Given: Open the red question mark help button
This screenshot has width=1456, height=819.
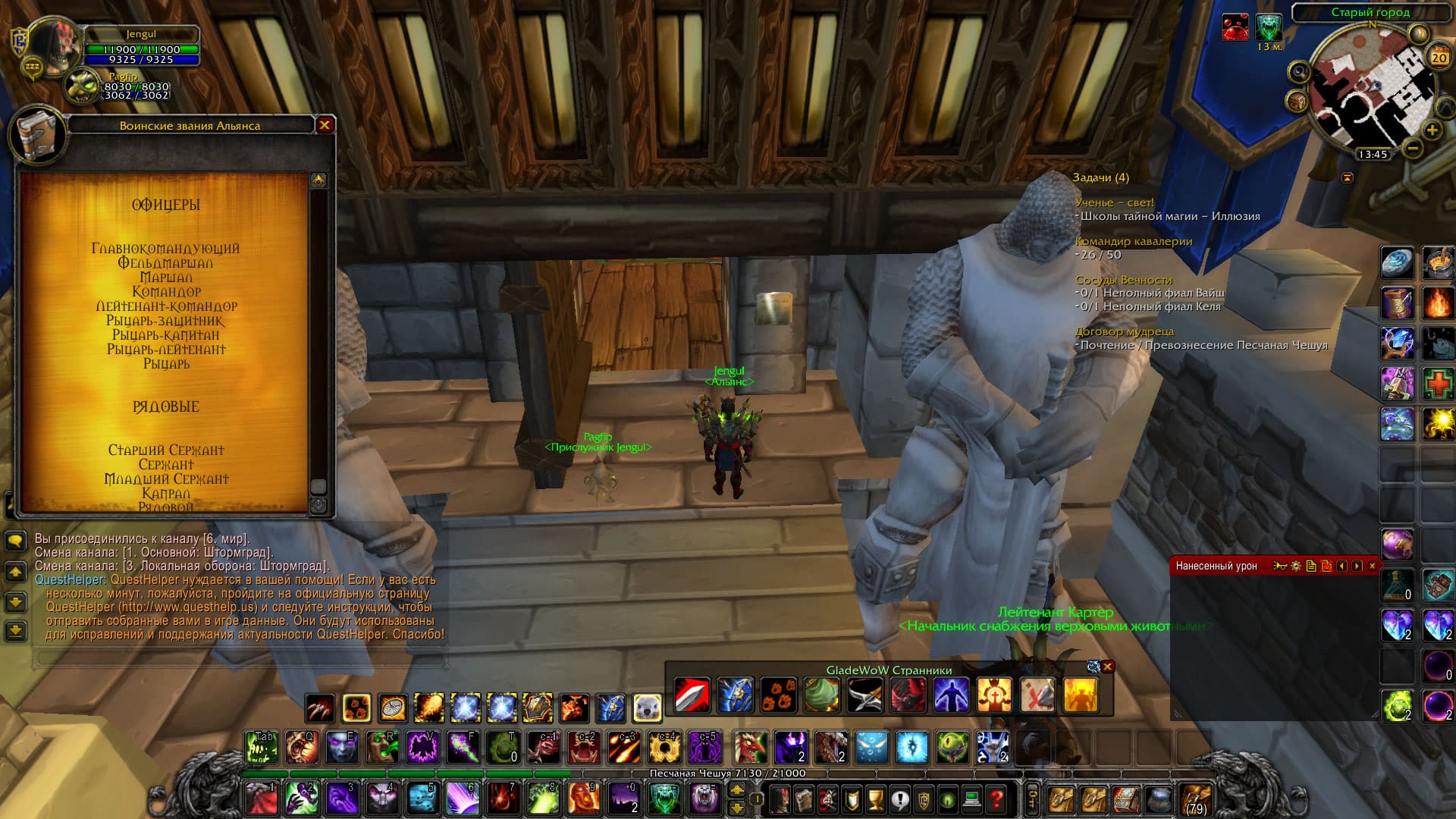Looking at the screenshot, I should [x=996, y=799].
